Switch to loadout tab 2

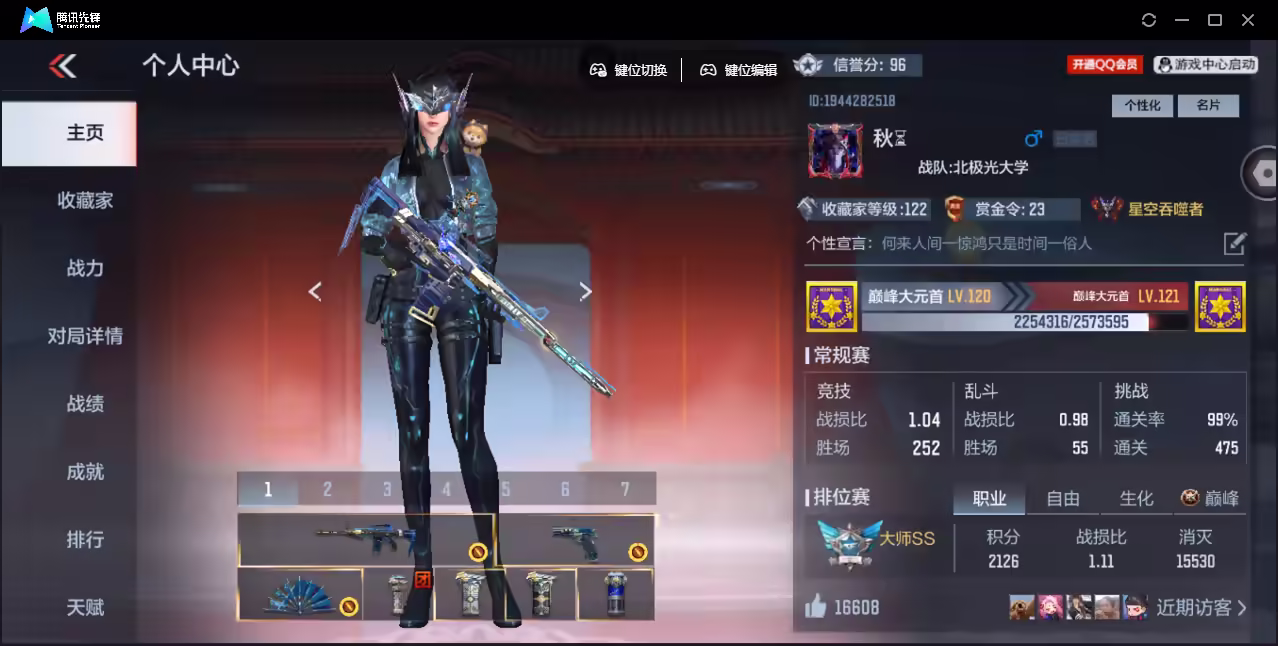click(327, 489)
